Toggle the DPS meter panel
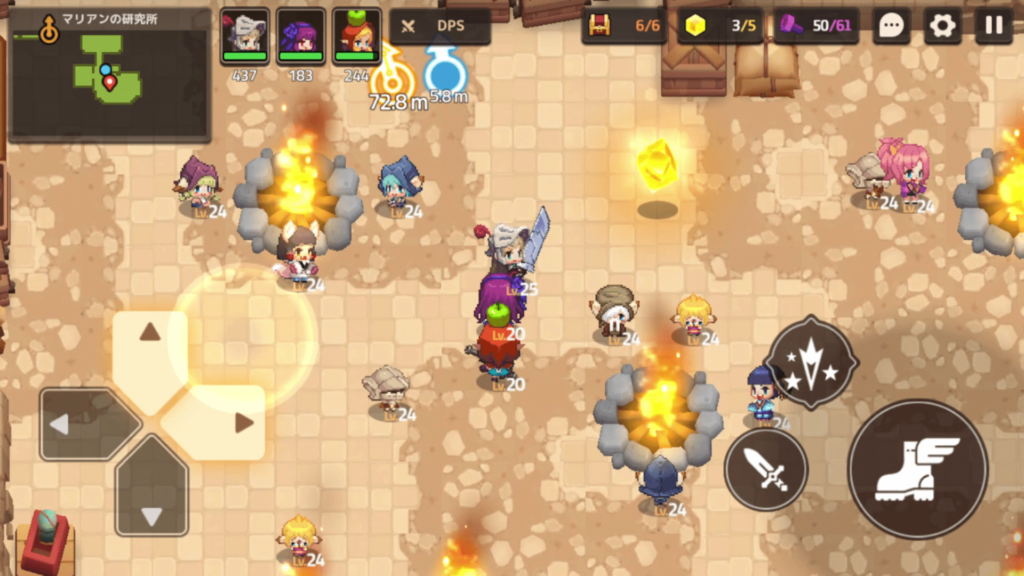This screenshot has width=1024, height=576. tap(440, 27)
